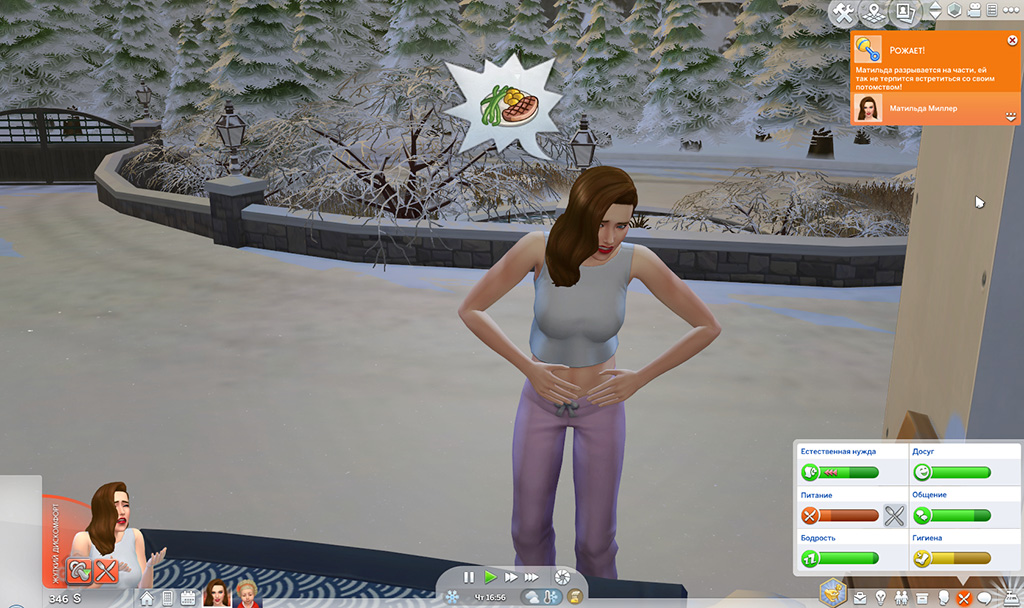Pause the game
1024x608 pixels.
point(468,577)
